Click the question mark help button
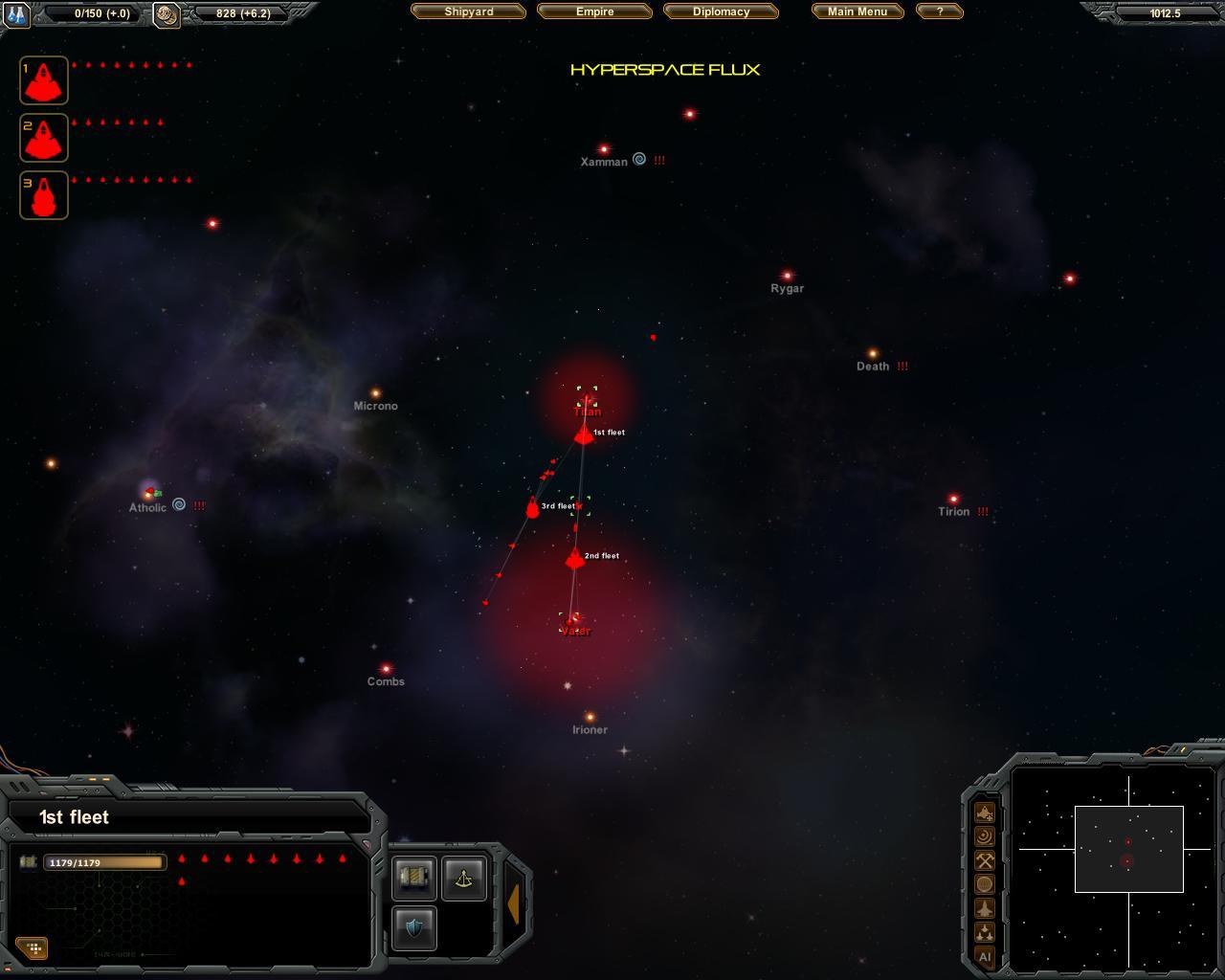 pos(939,11)
